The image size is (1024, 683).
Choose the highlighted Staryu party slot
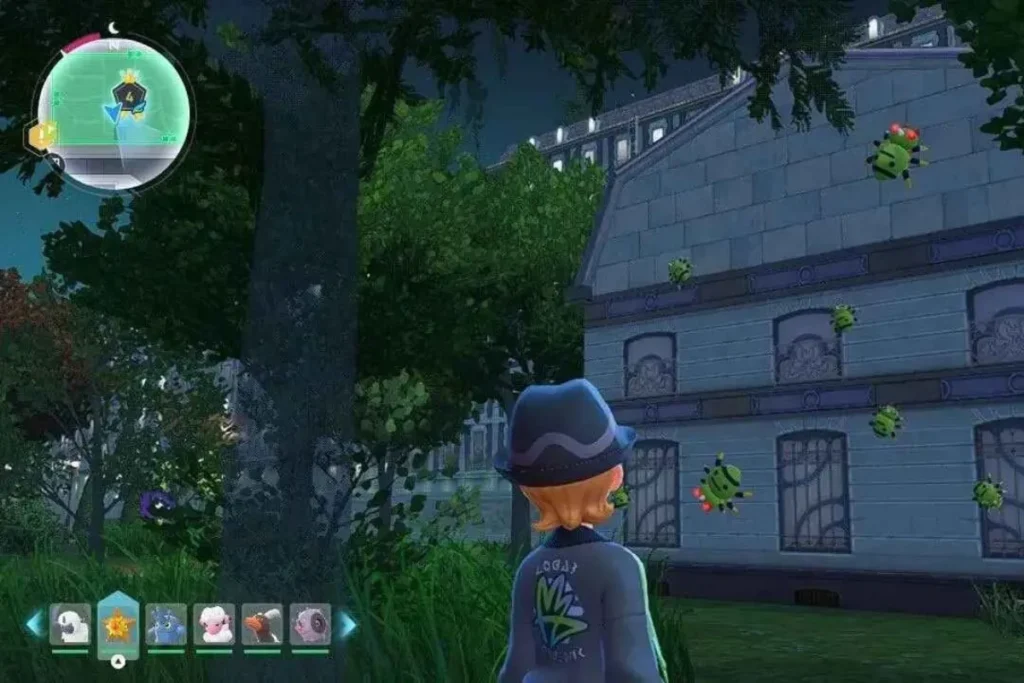(x=118, y=624)
